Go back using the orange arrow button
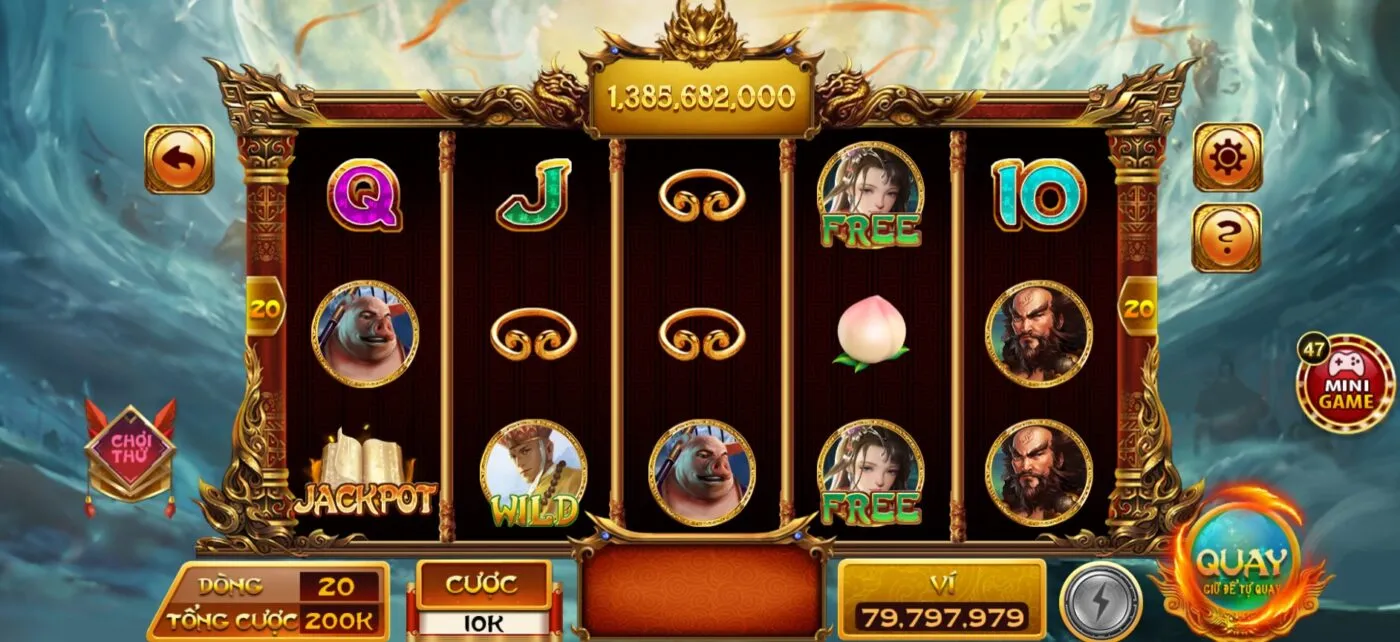The image size is (1400, 642). click(x=179, y=158)
